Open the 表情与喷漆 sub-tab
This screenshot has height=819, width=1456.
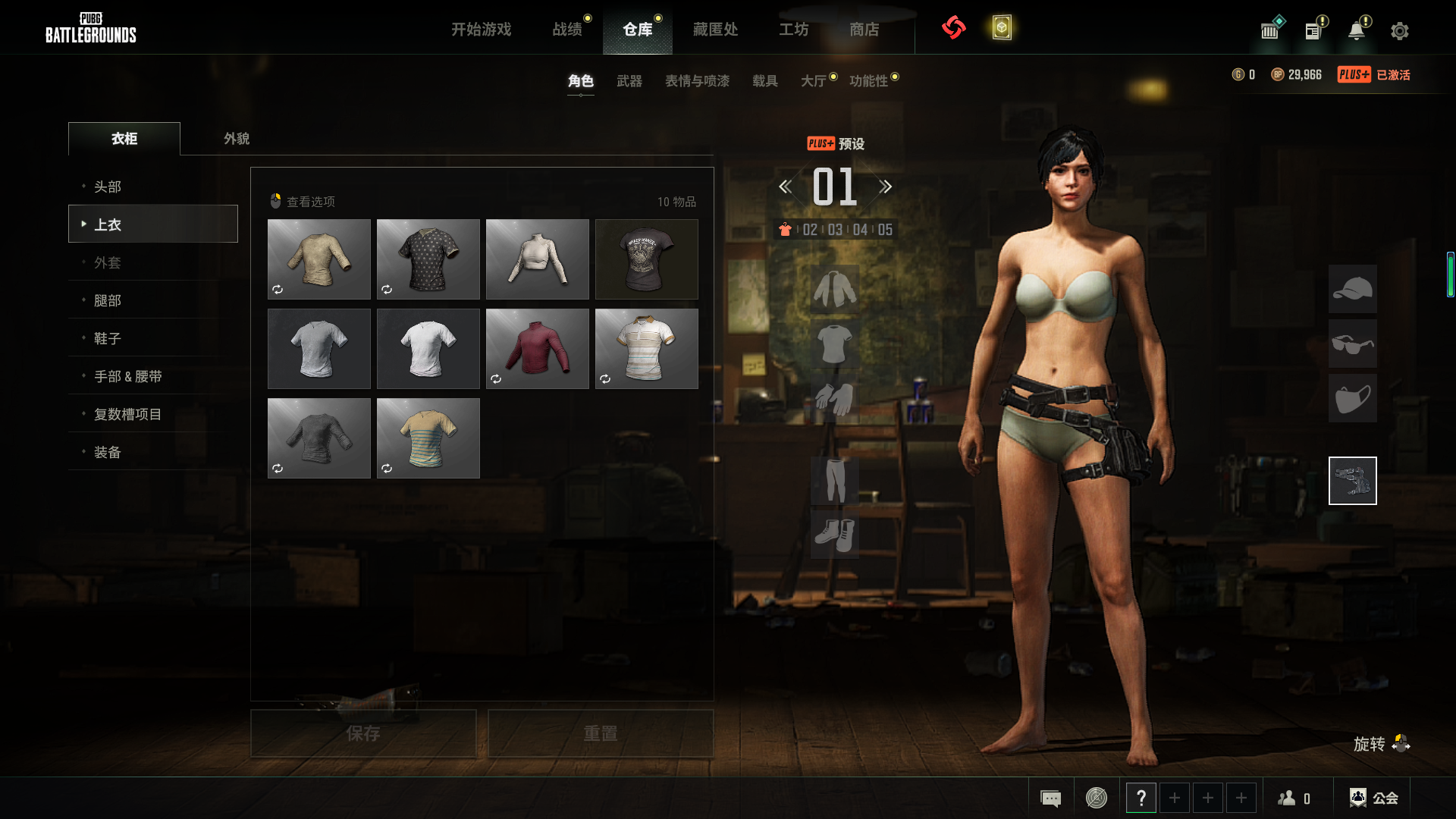click(x=697, y=81)
